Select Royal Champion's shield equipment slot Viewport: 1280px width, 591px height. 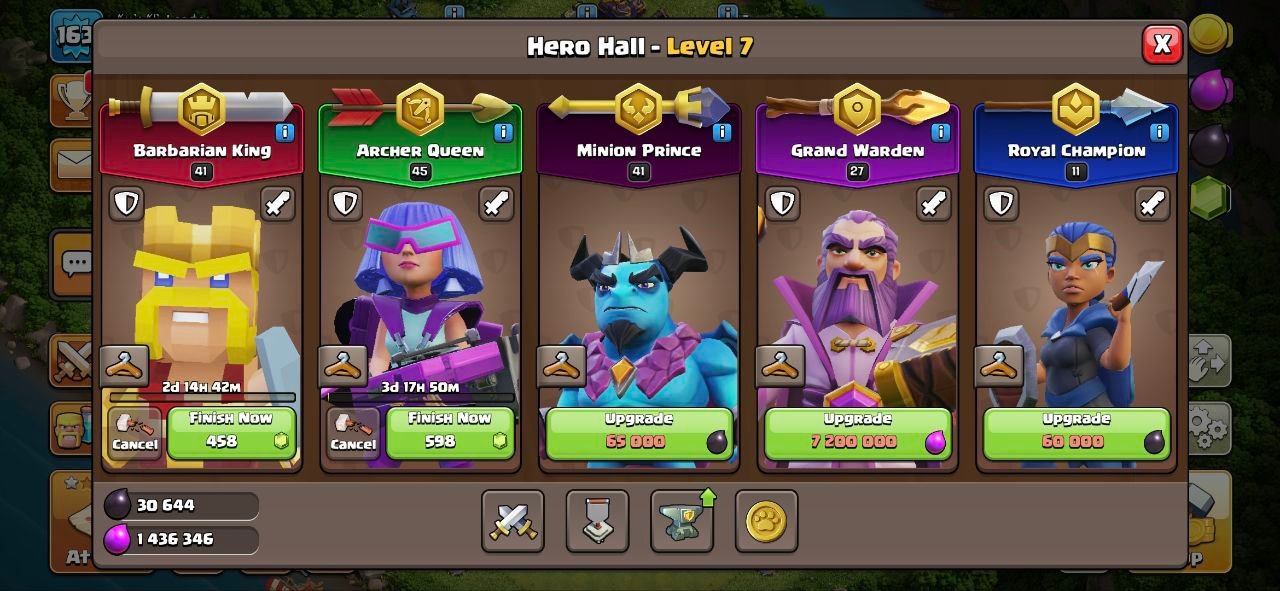[x=1002, y=203]
